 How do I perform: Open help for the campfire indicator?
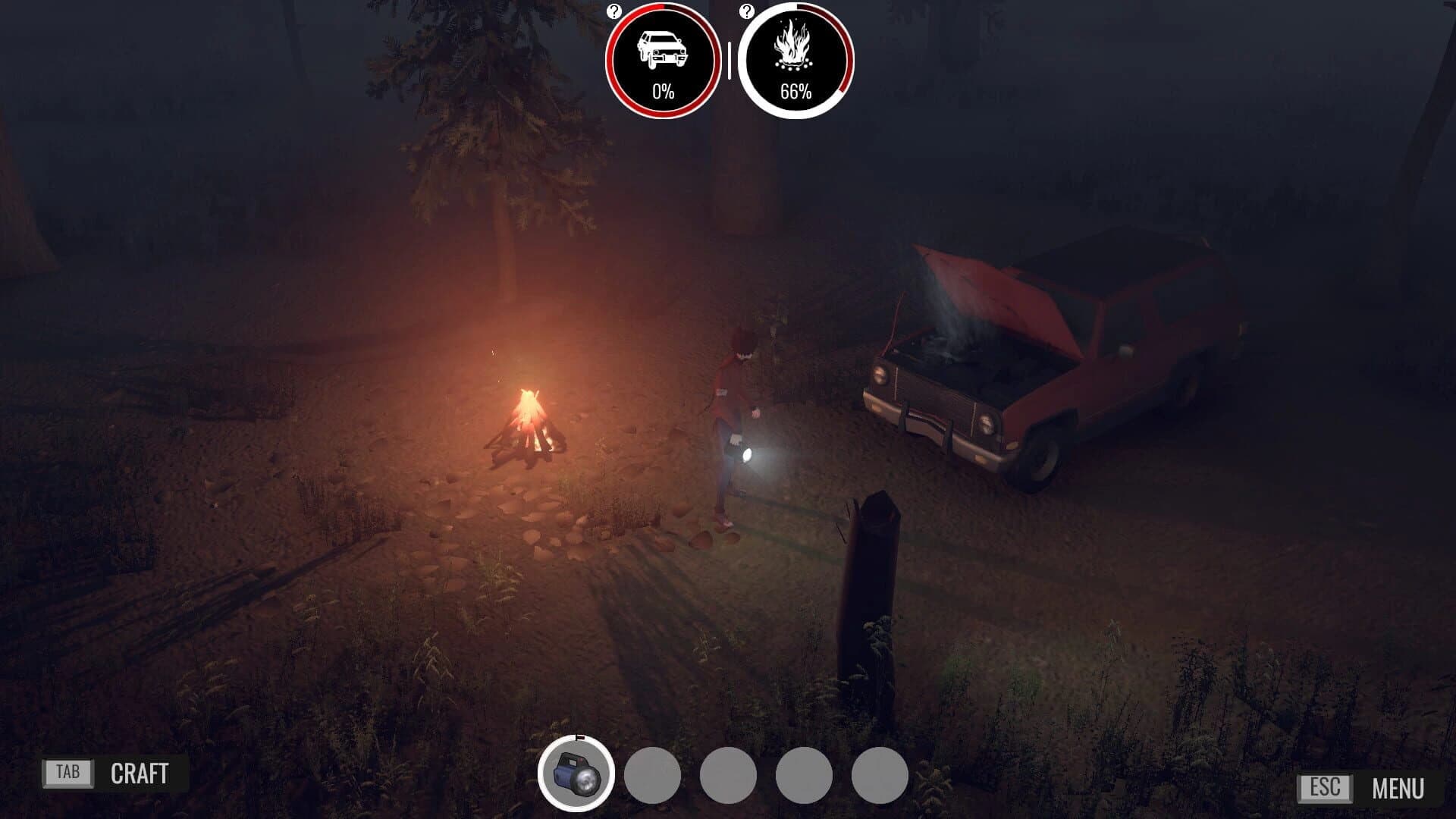tap(747, 11)
